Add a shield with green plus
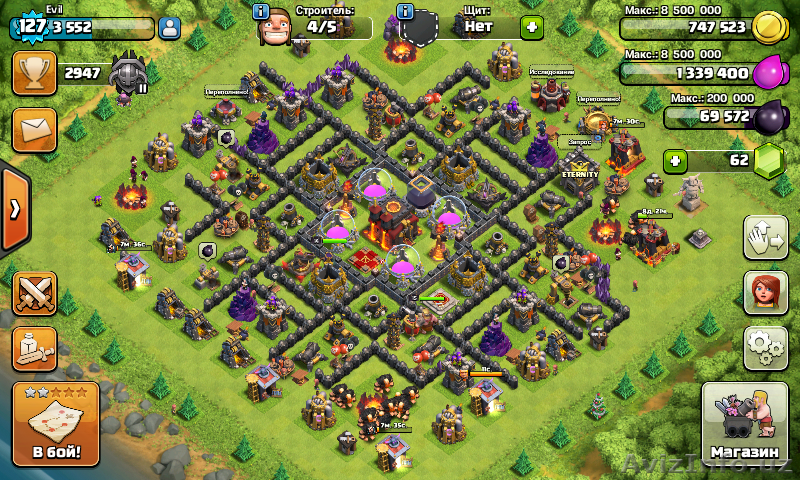 [532, 27]
